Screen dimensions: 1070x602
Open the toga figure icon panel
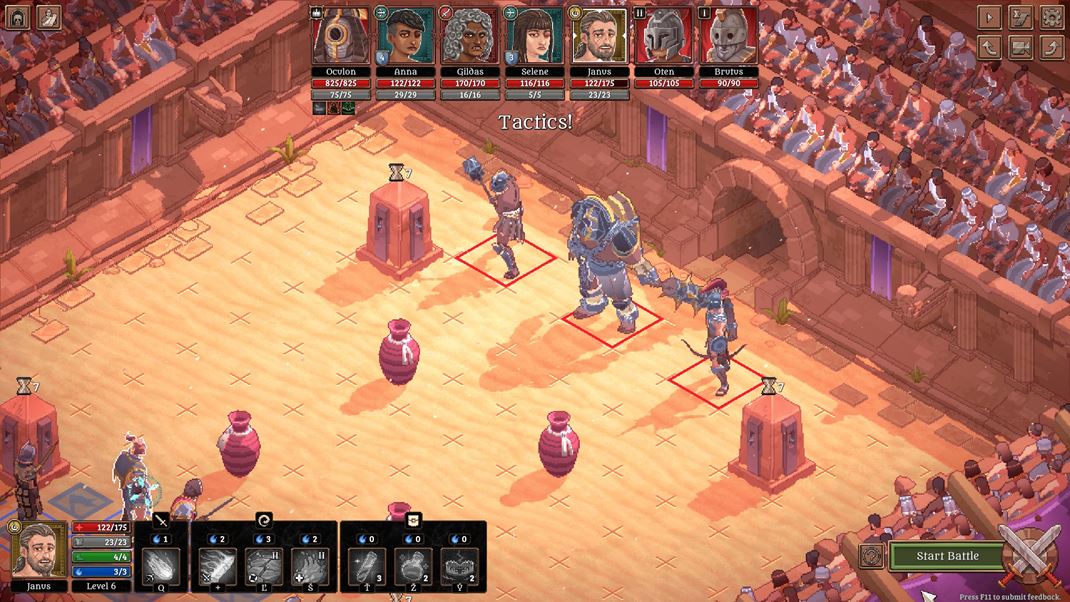point(48,16)
